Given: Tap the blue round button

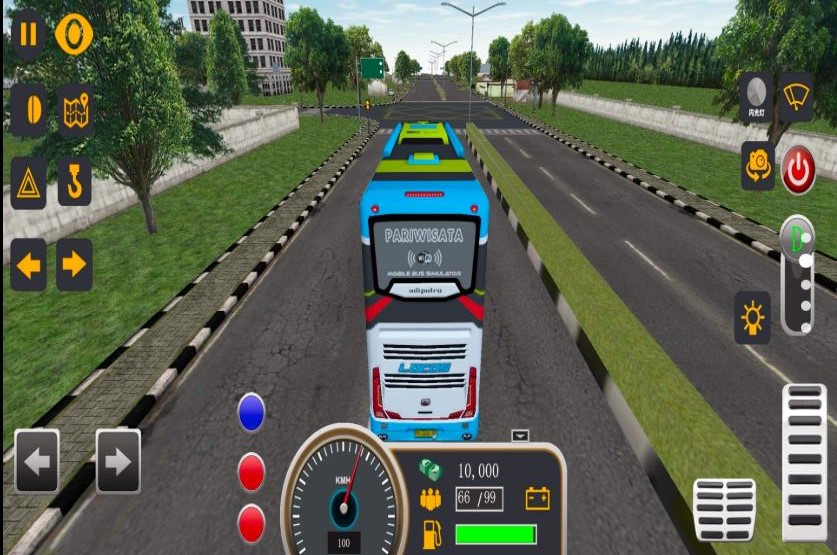Looking at the screenshot, I should pyautogui.click(x=251, y=412).
